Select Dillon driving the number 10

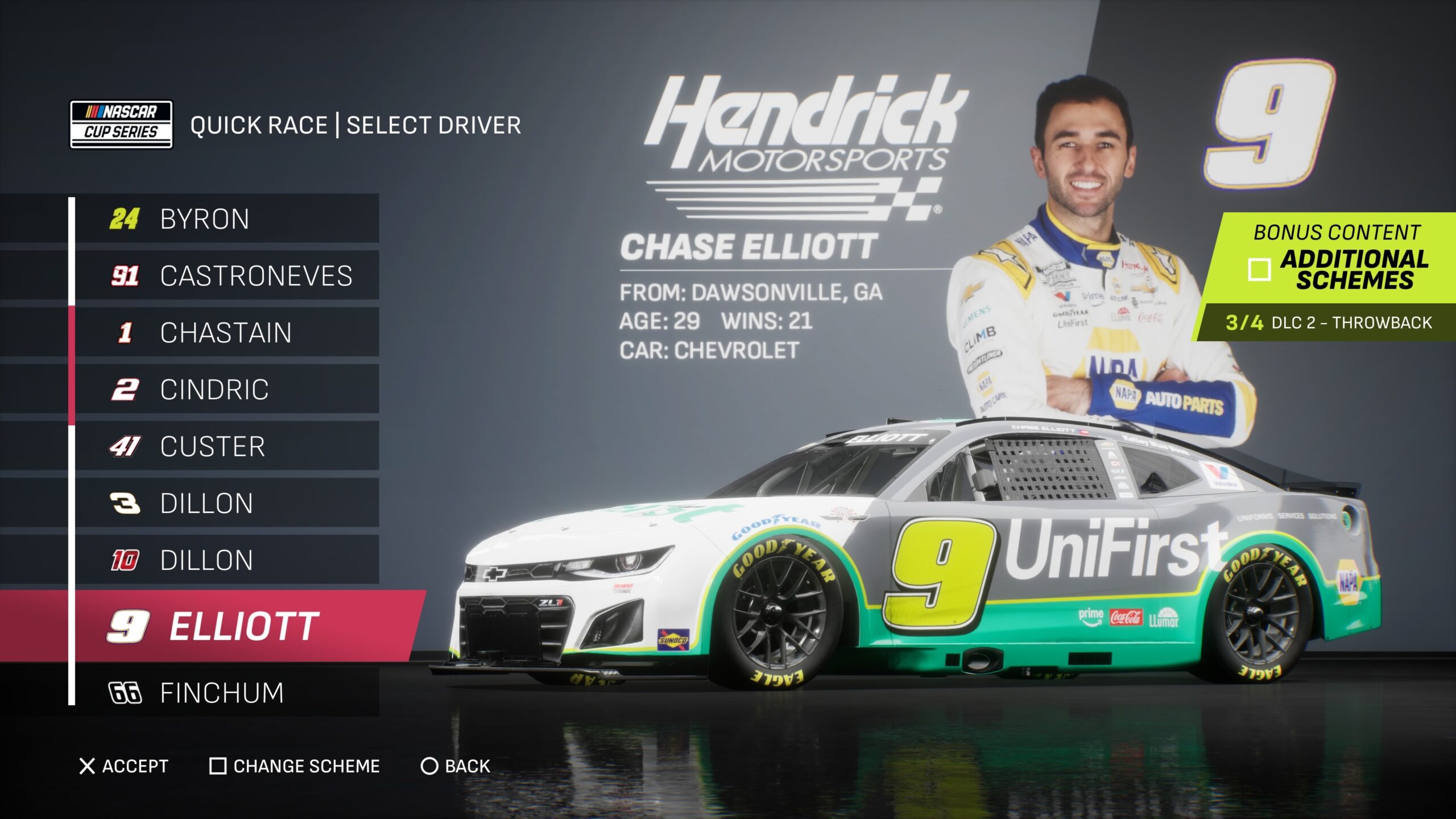(226, 560)
